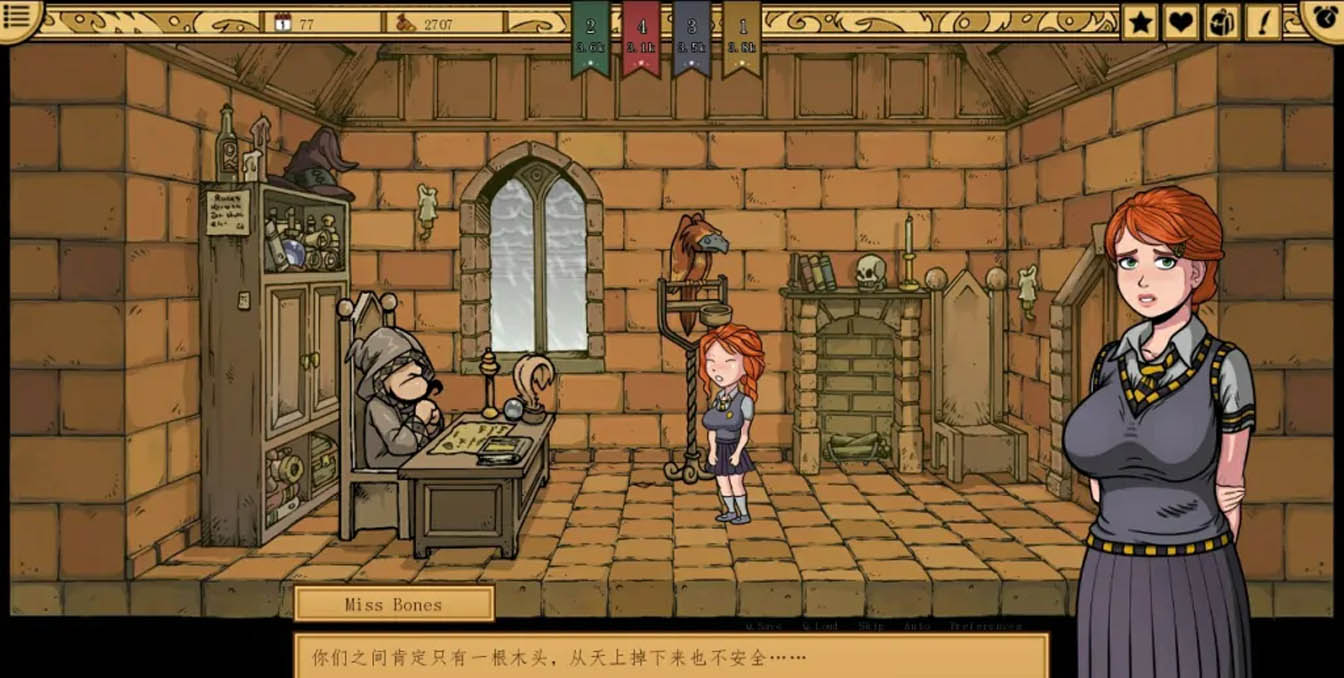Screen dimensions: 1344x678
Task: Select the red house points banner
Action: pos(641,36)
